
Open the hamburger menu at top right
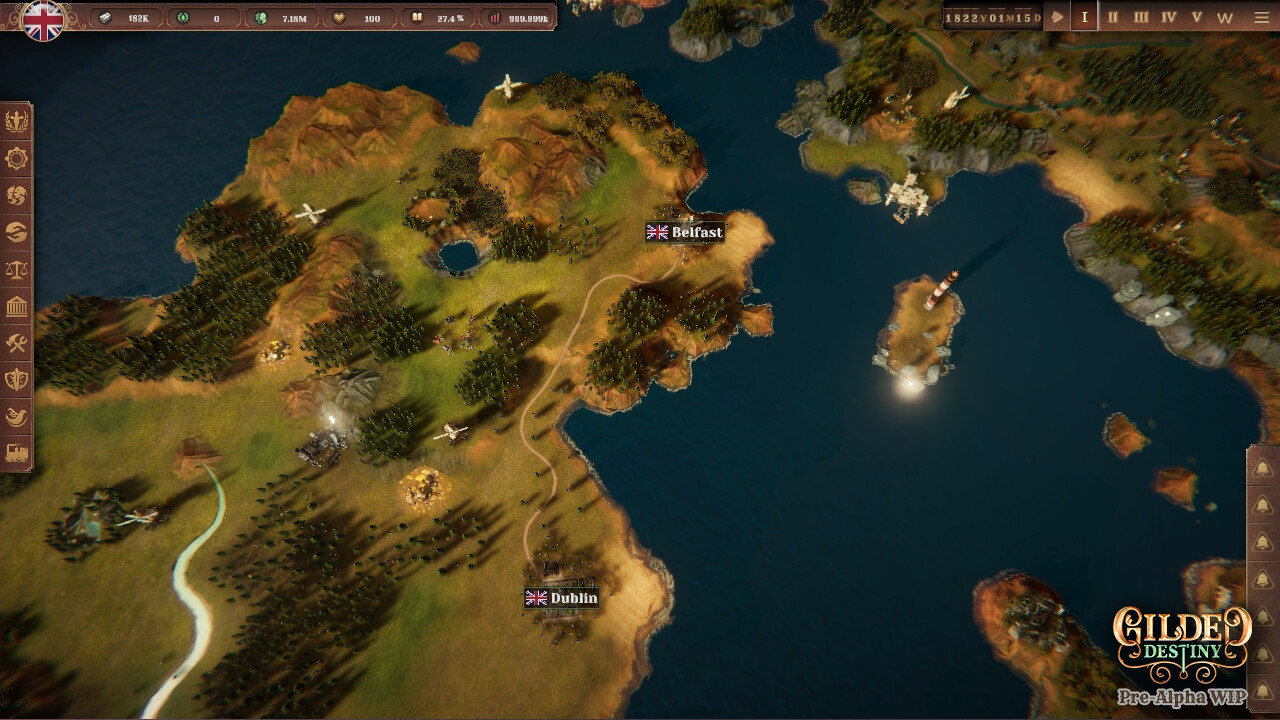click(x=1262, y=16)
